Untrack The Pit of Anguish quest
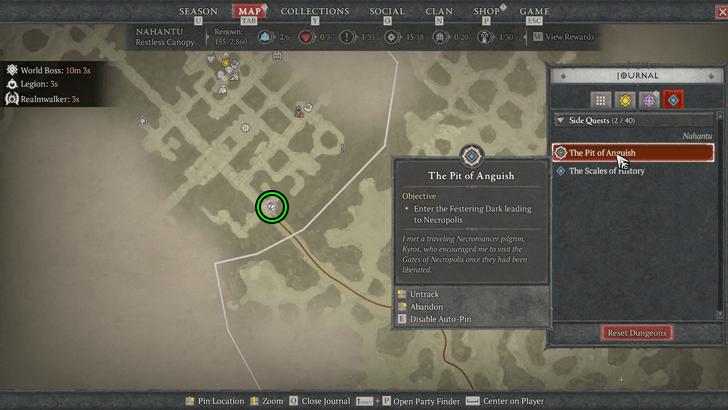 (x=424, y=294)
